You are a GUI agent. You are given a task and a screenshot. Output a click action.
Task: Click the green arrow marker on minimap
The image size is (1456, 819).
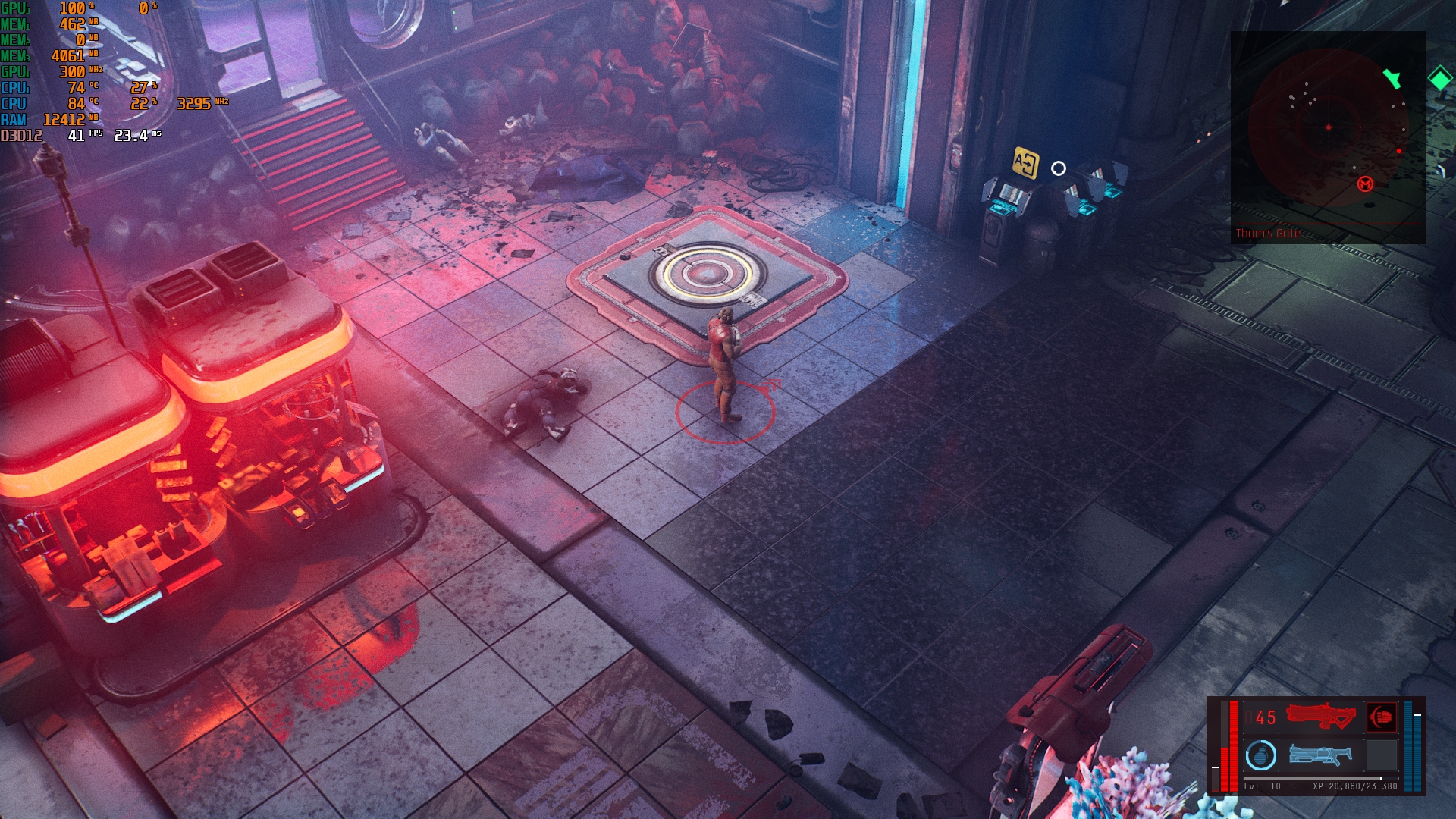[1392, 78]
